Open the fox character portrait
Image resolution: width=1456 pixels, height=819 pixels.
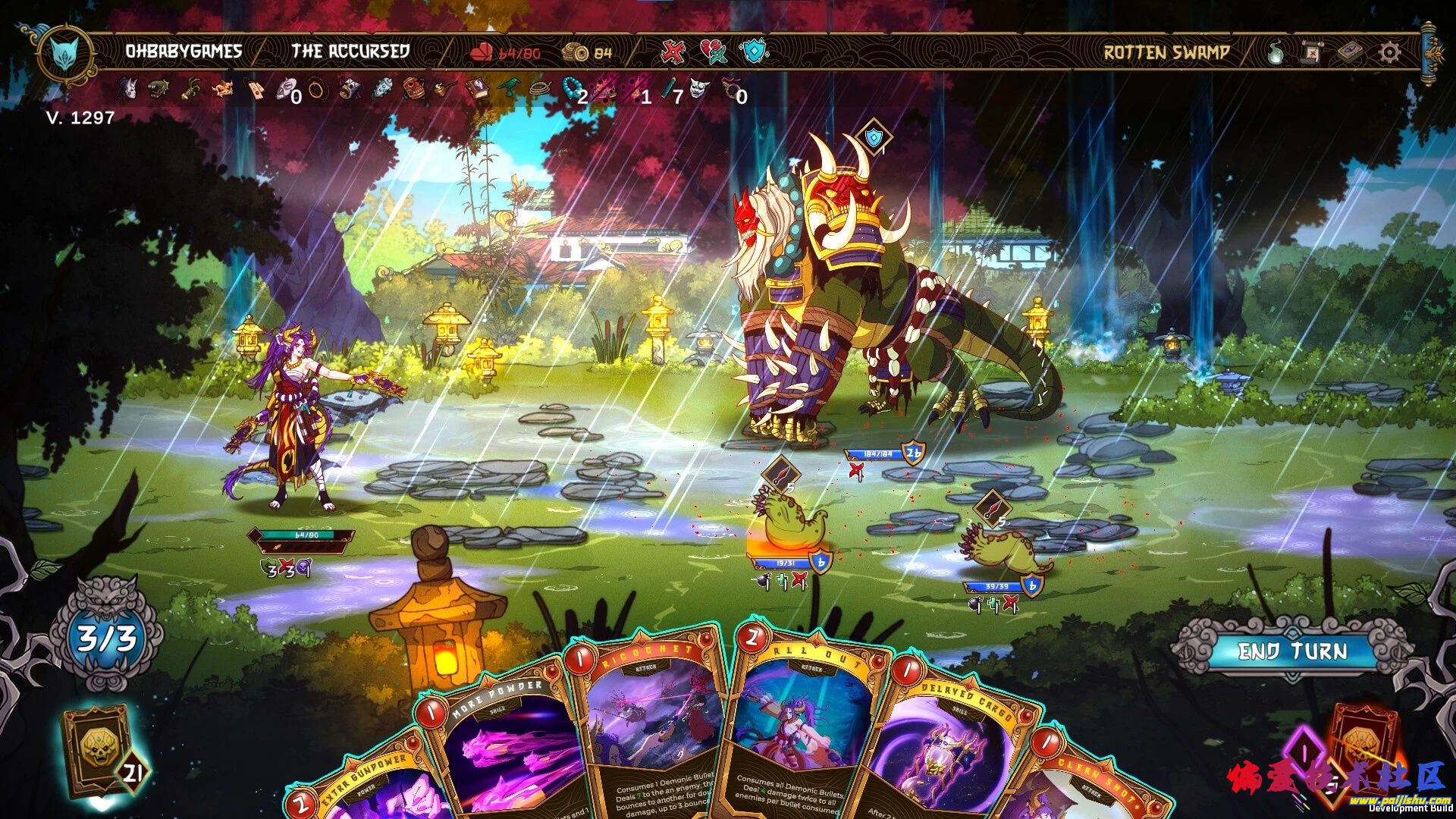[x=66, y=53]
